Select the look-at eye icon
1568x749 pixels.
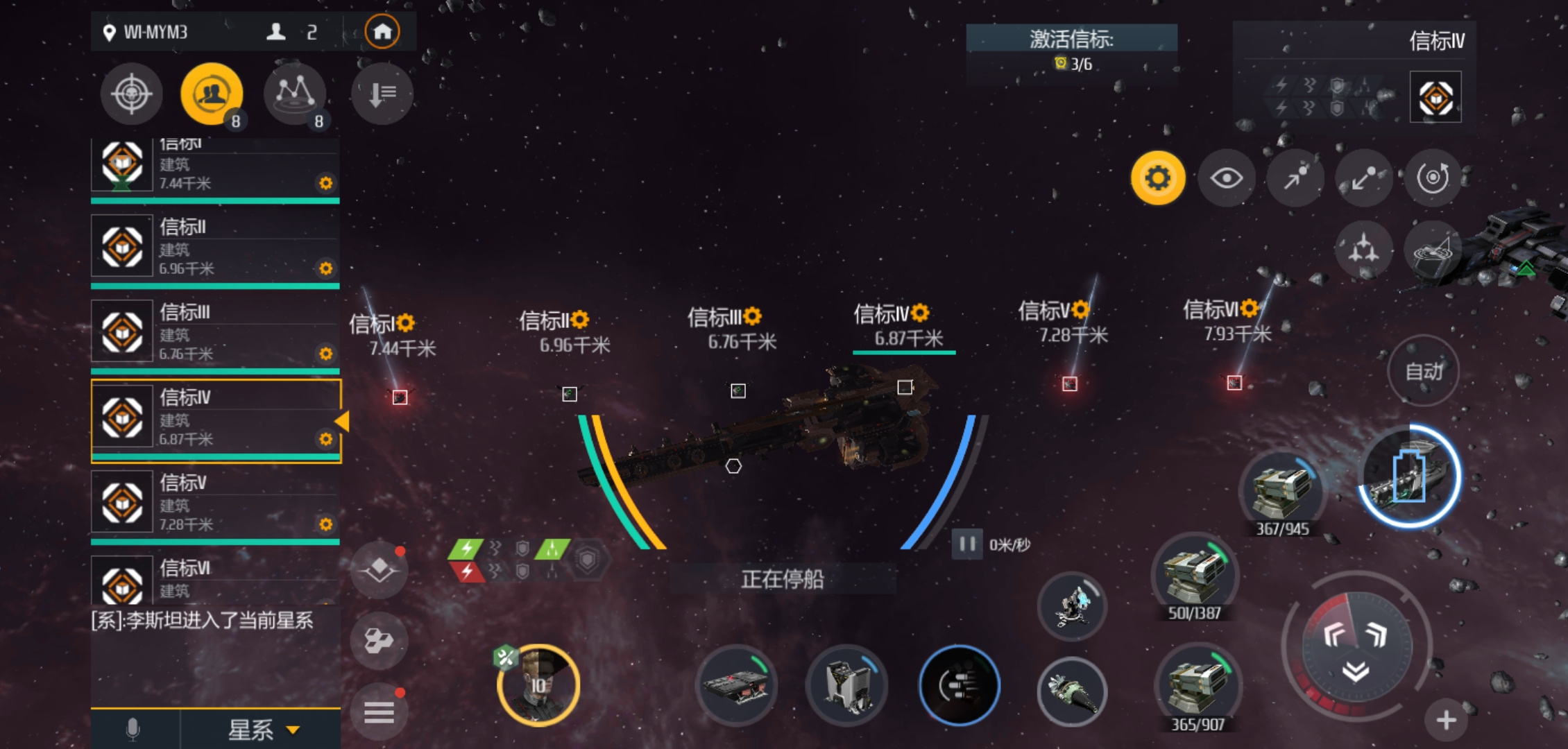click(x=1227, y=178)
